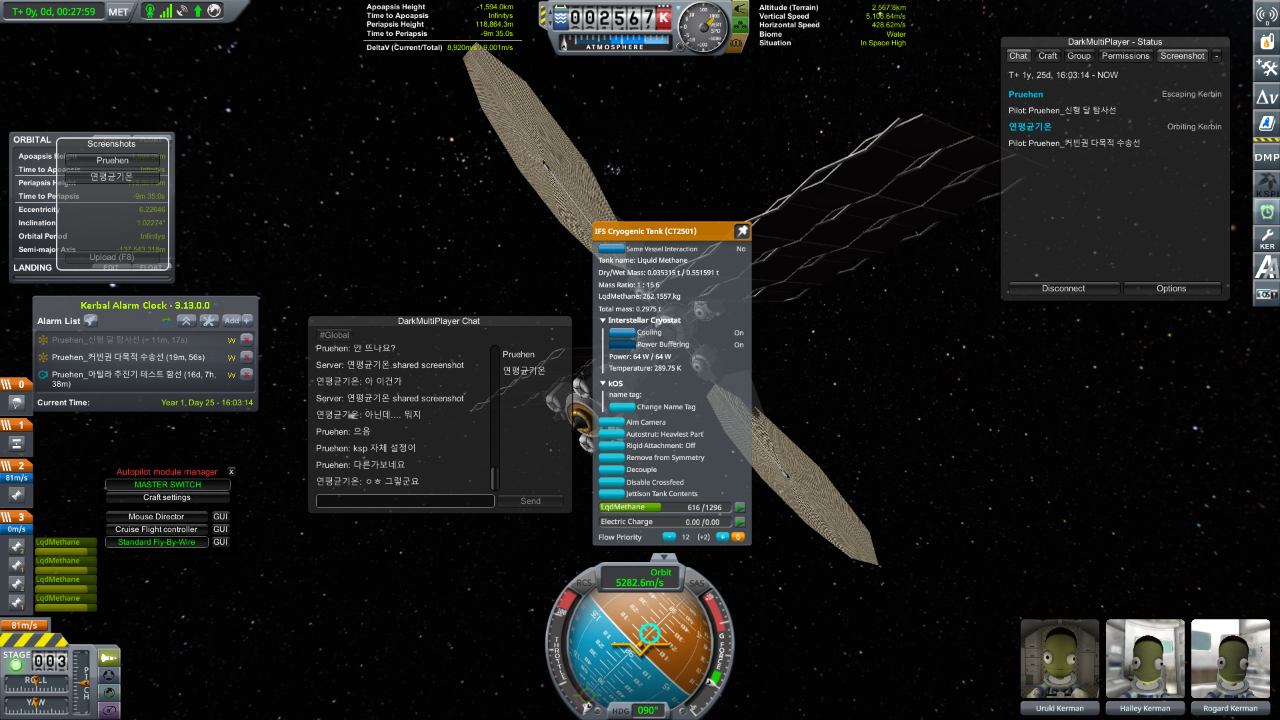Screen dimensions: 1280x720
Task: Open Craft settings in the autopilot manager
Action: coord(167,497)
